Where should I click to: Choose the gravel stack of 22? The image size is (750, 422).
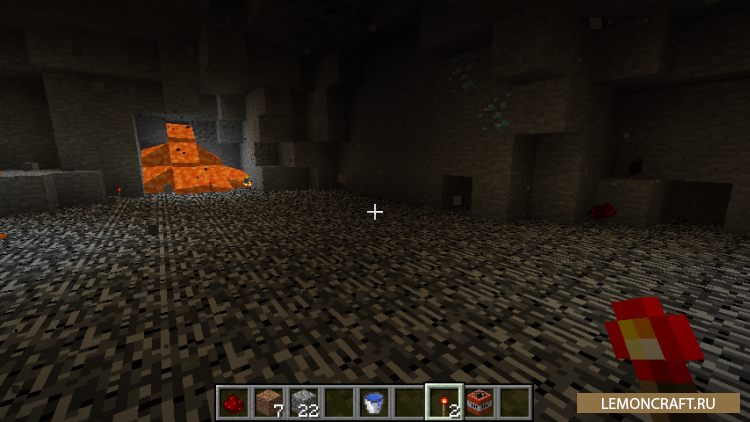pyautogui.click(x=304, y=402)
